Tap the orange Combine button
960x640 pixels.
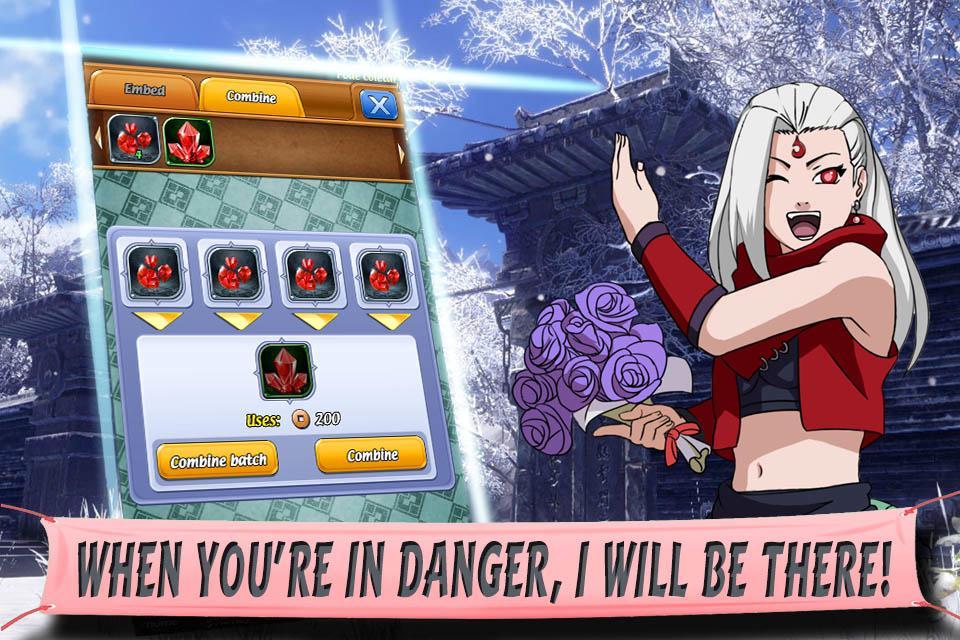(x=371, y=455)
